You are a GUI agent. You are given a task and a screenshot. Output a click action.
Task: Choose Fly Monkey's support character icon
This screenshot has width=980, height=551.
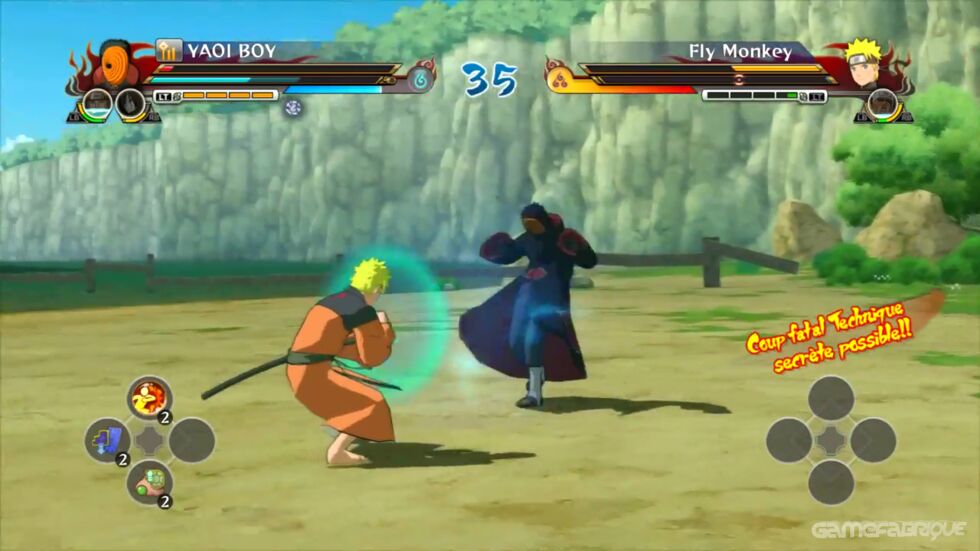click(x=882, y=104)
